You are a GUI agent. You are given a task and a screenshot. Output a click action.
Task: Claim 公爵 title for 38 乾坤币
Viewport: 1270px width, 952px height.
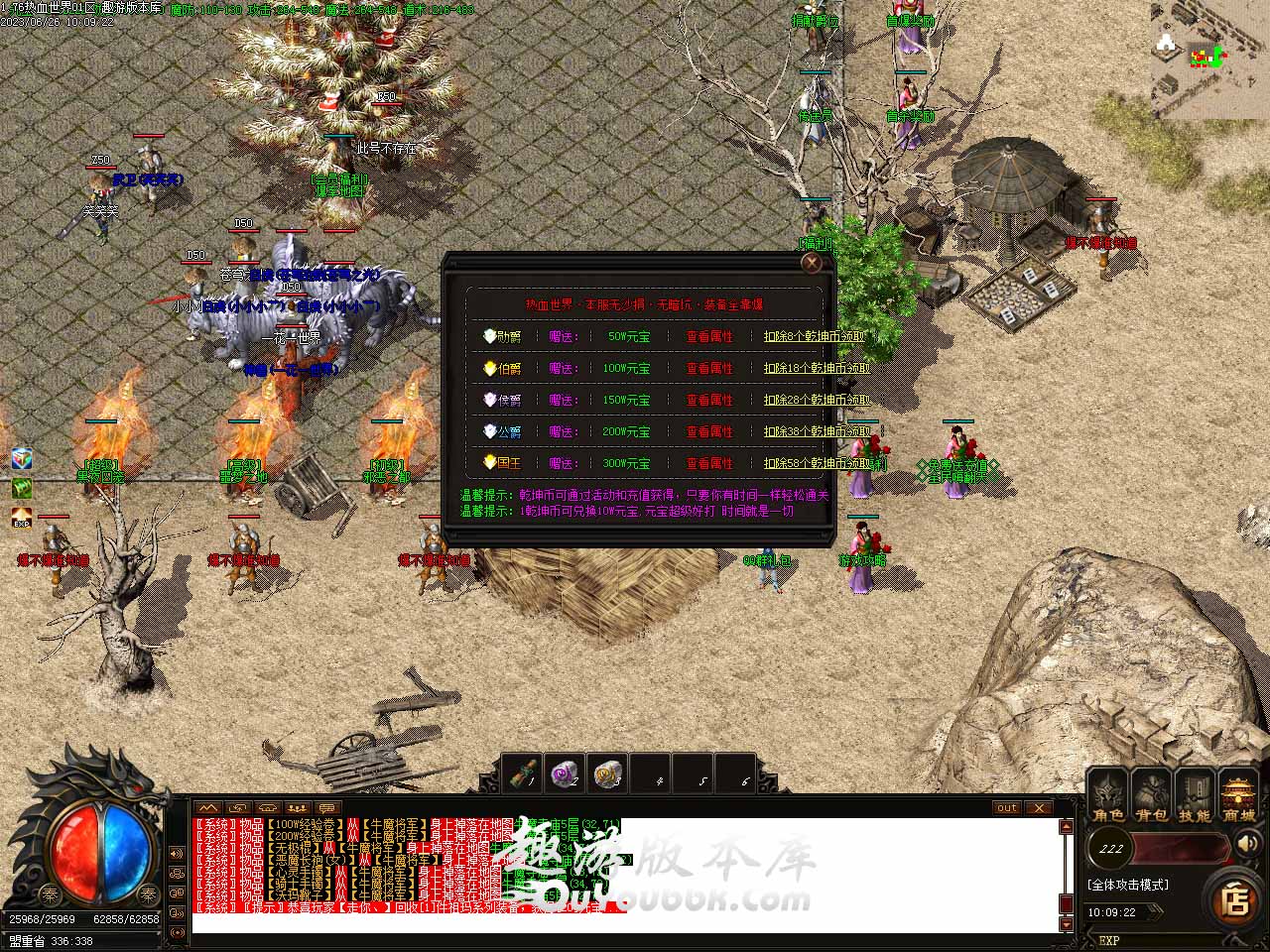click(817, 432)
